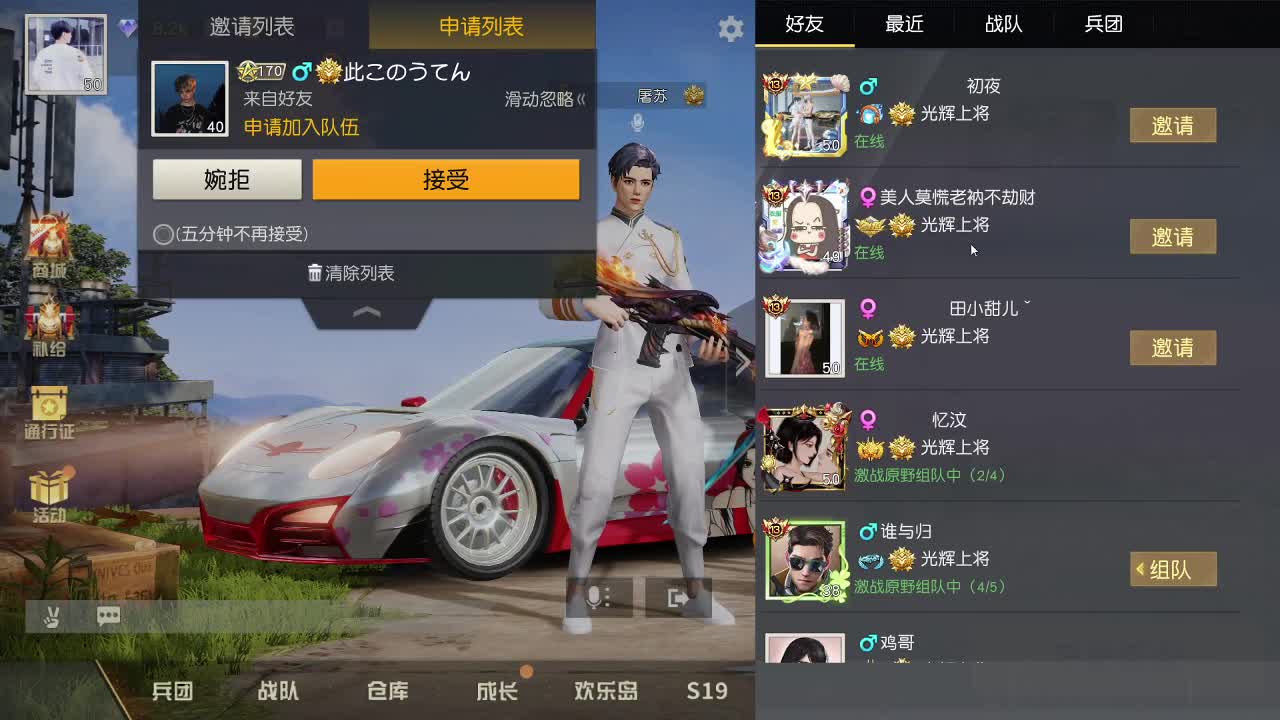
Task: Switch to the 最近 (Recent) tab
Action: click(x=904, y=24)
